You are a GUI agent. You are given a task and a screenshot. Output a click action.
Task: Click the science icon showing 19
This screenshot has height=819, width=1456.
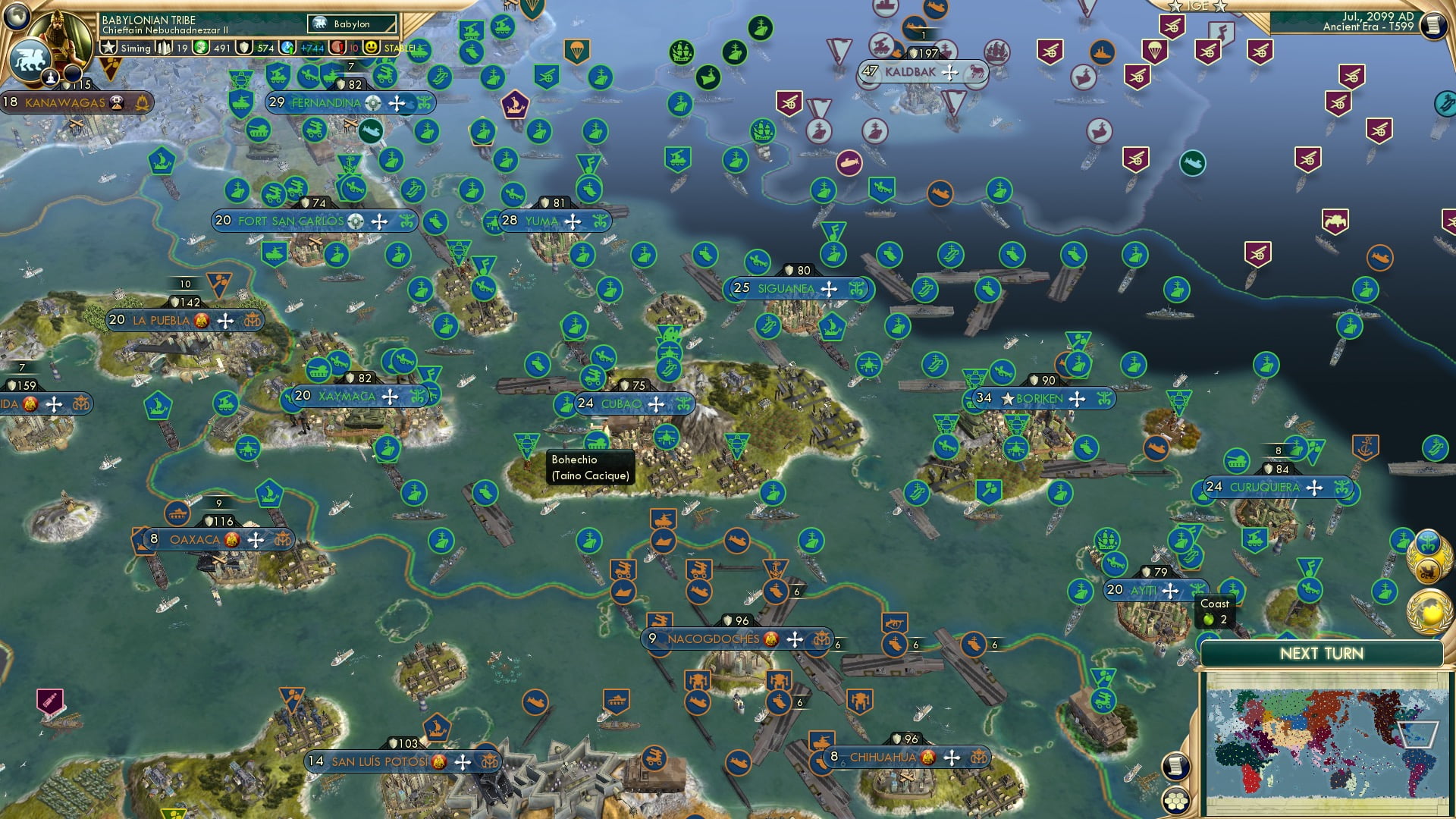(x=162, y=47)
